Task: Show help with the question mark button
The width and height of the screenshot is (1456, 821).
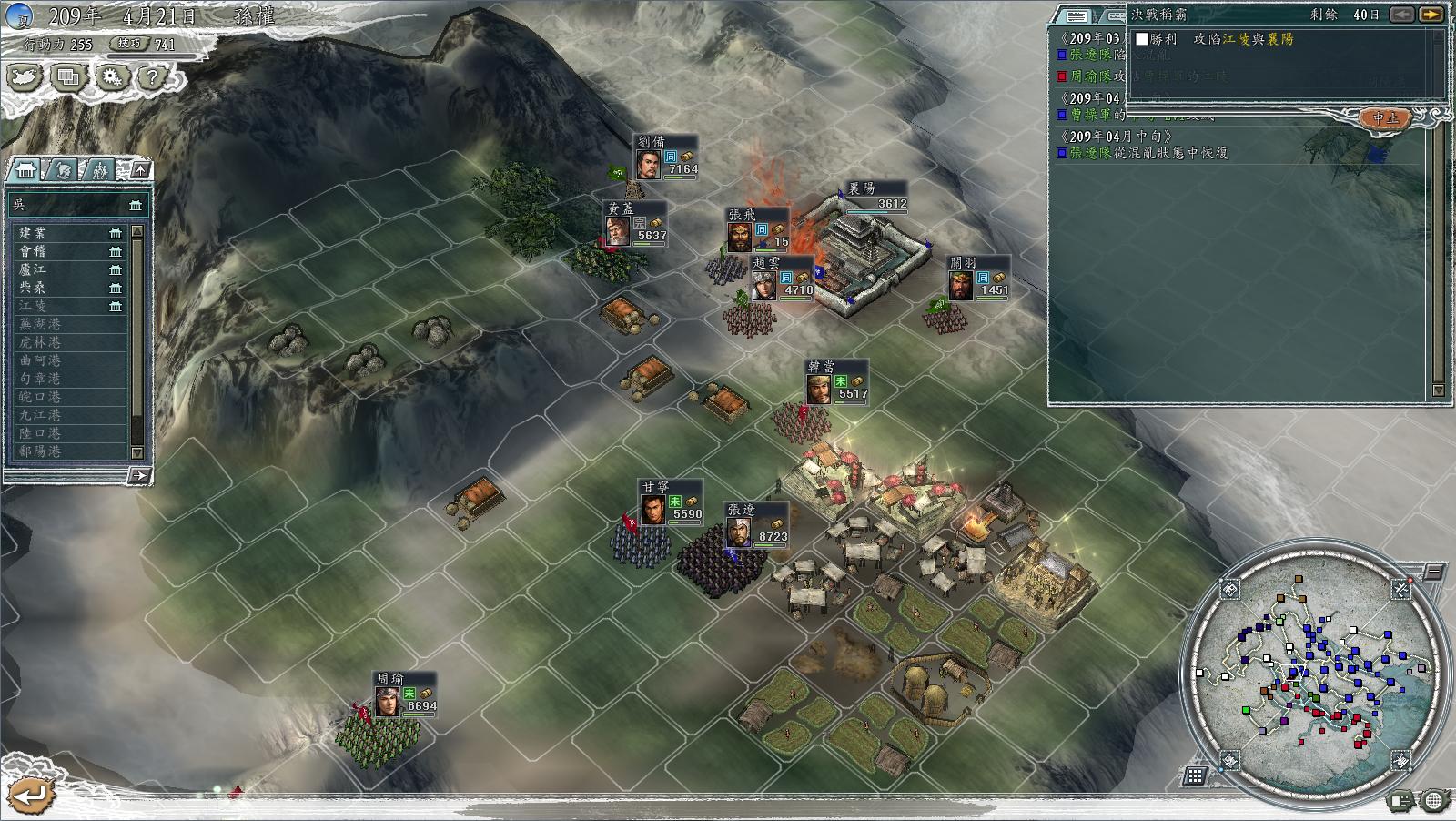Action: coord(152,77)
